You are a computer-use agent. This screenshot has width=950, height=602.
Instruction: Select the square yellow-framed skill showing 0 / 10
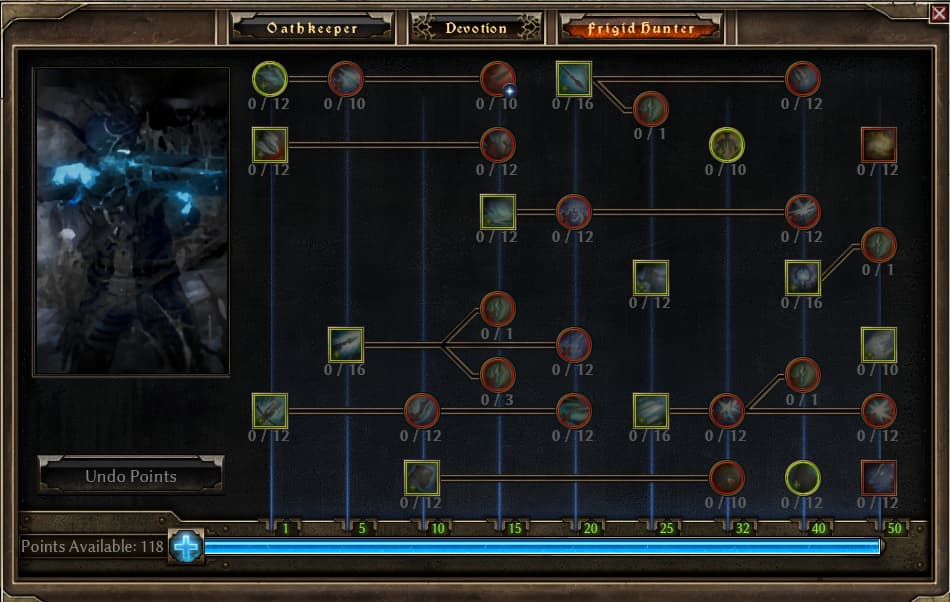[879, 345]
